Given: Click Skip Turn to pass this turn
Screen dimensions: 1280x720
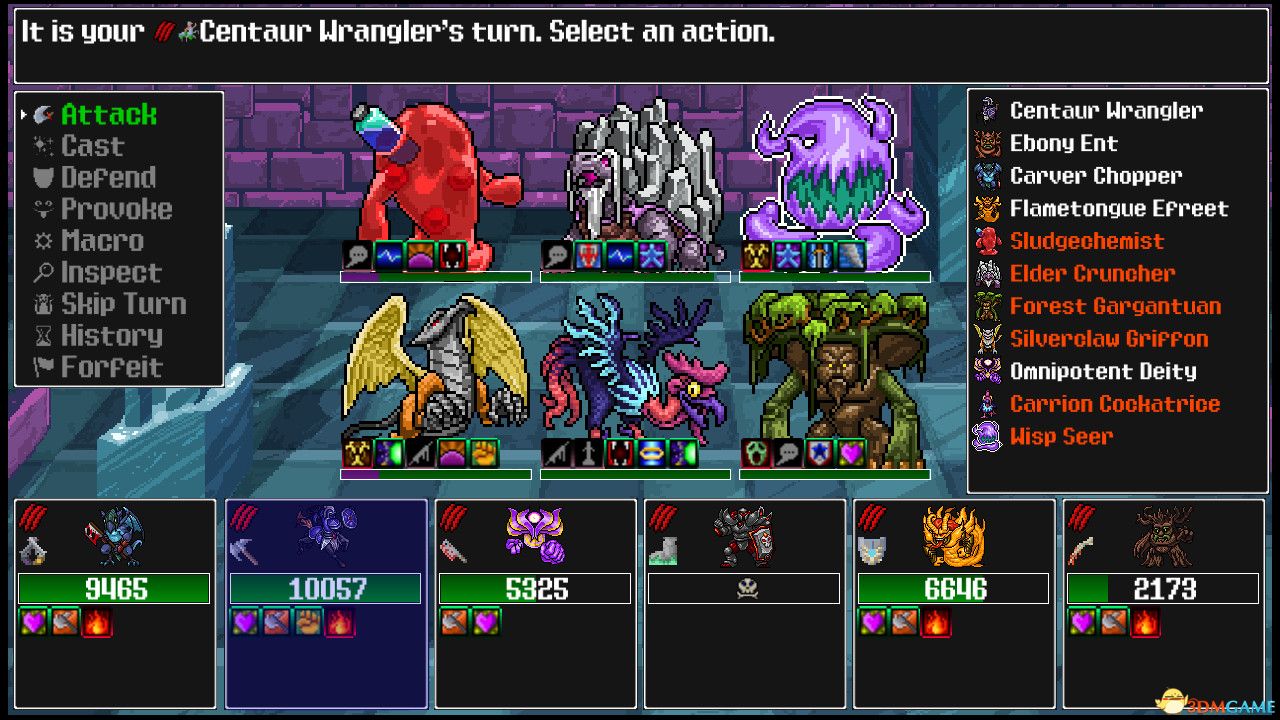Looking at the screenshot, I should tap(125, 303).
